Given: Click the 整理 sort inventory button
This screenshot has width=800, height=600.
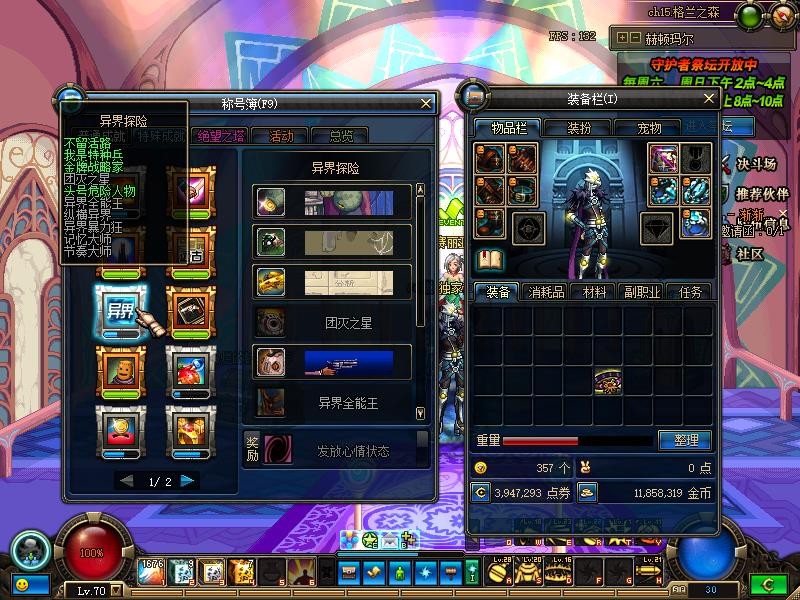Looking at the screenshot, I should coord(685,440).
